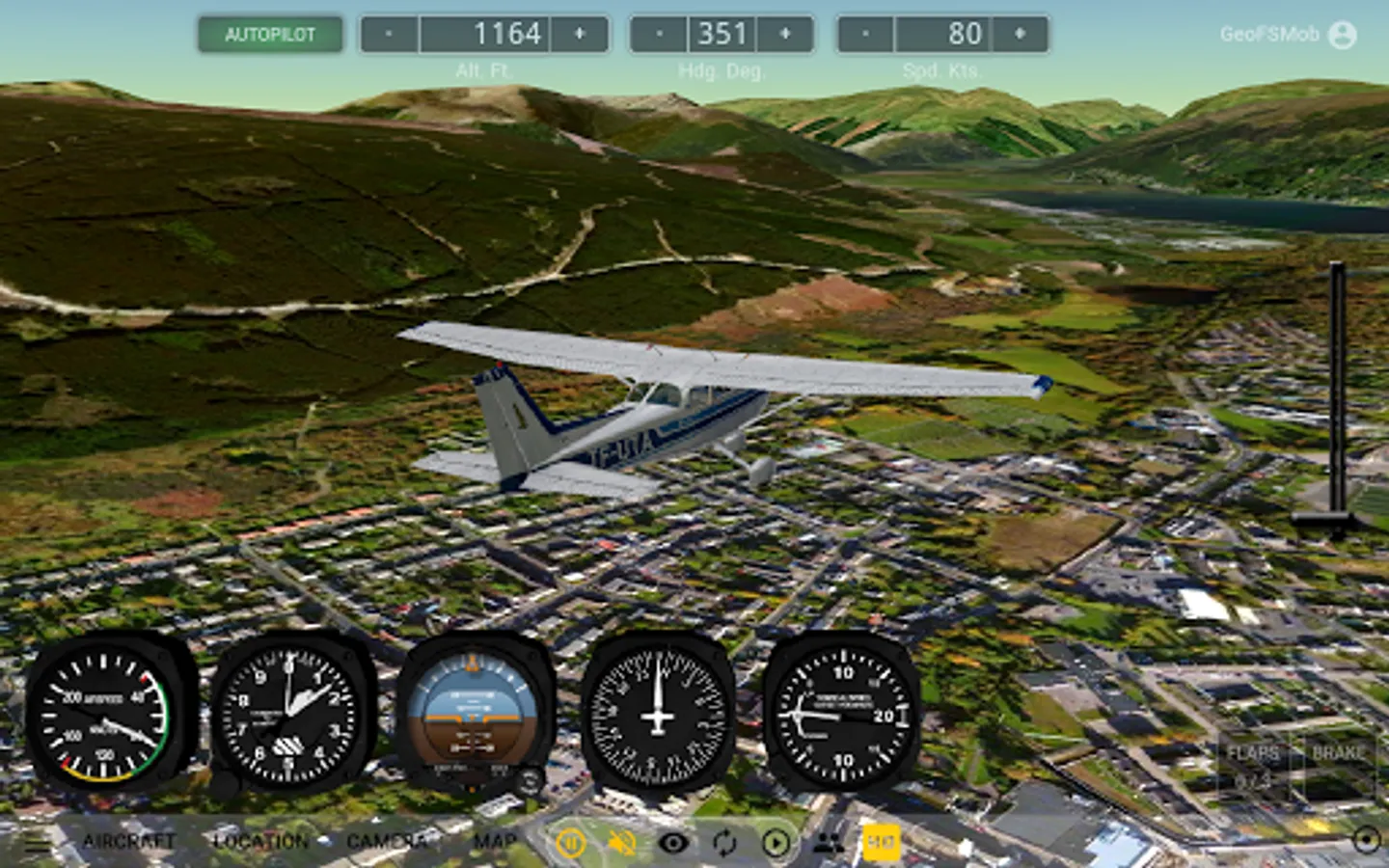Click the eye view icon
The image size is (1389, 868).
[x=673, y=844]
